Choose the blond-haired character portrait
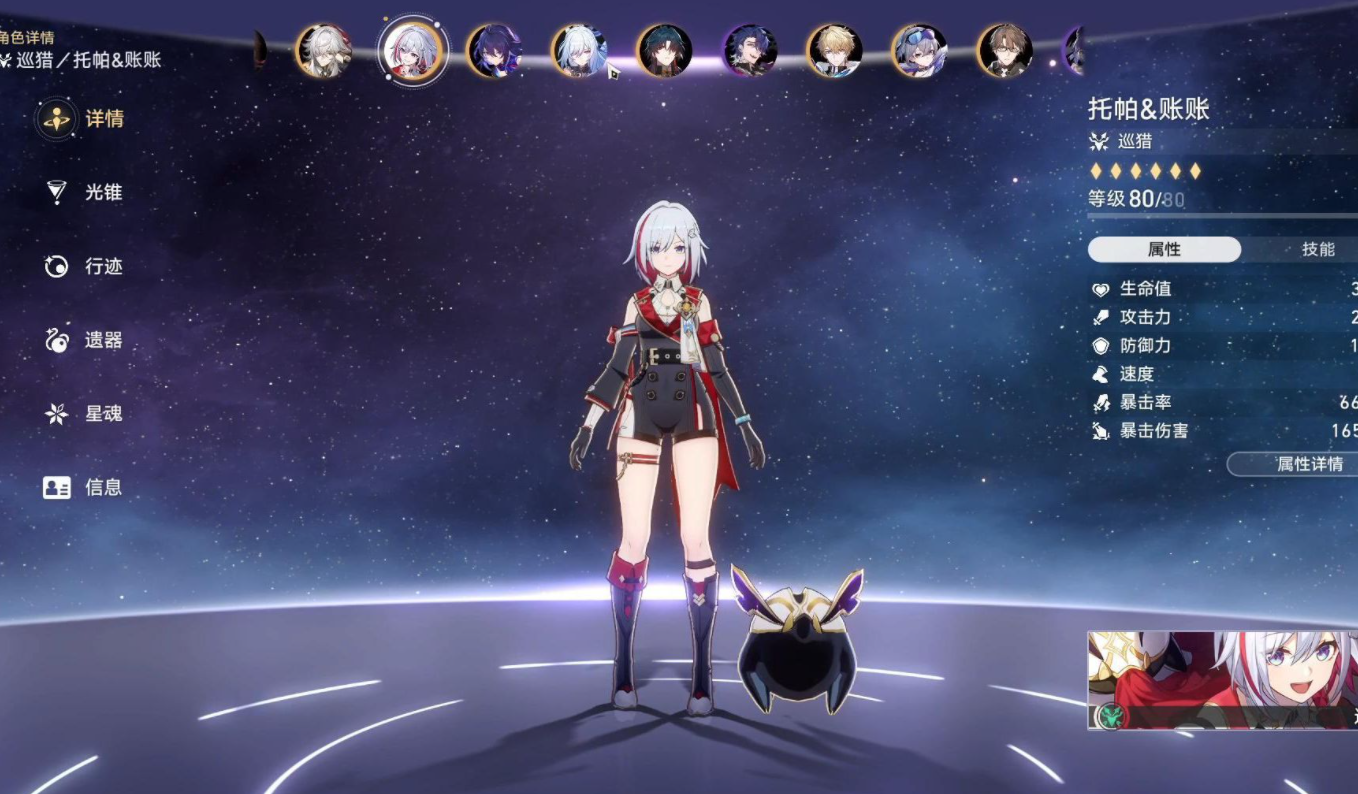Screen dimensions: 1358x794 click(x=834, y=51)
